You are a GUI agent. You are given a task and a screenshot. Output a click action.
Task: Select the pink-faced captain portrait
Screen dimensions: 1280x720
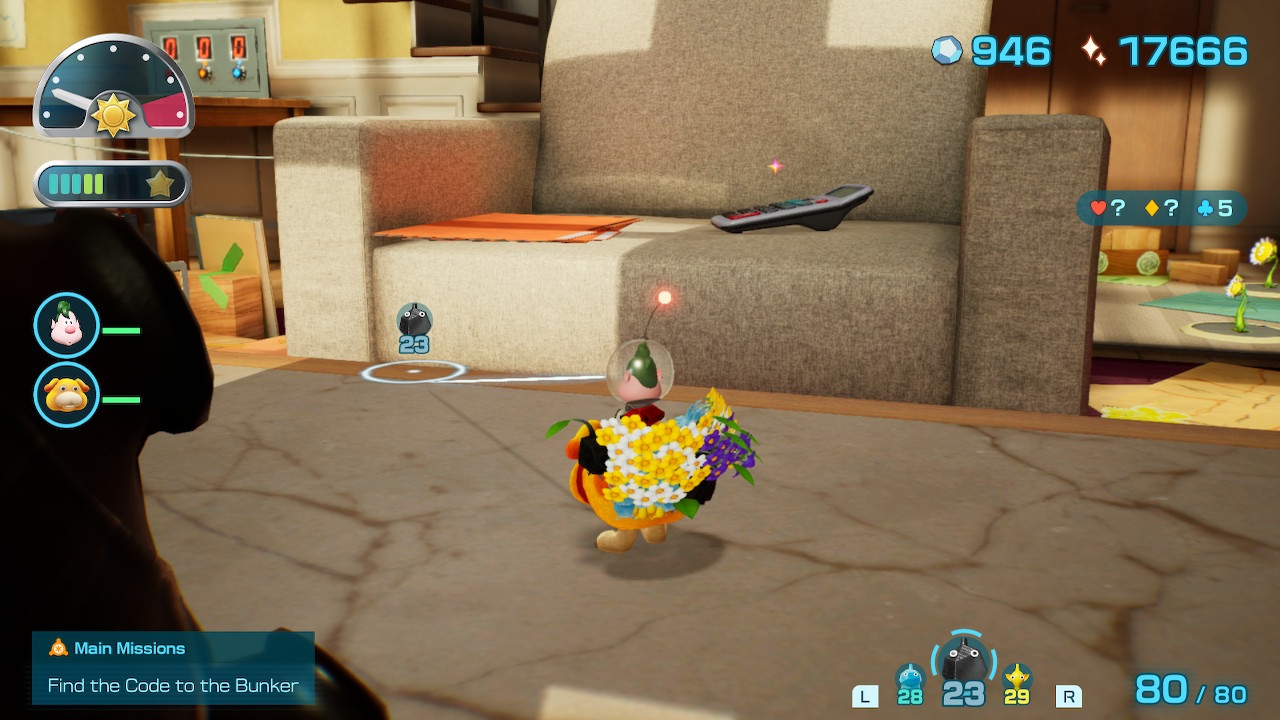click(x=67, y=325)
